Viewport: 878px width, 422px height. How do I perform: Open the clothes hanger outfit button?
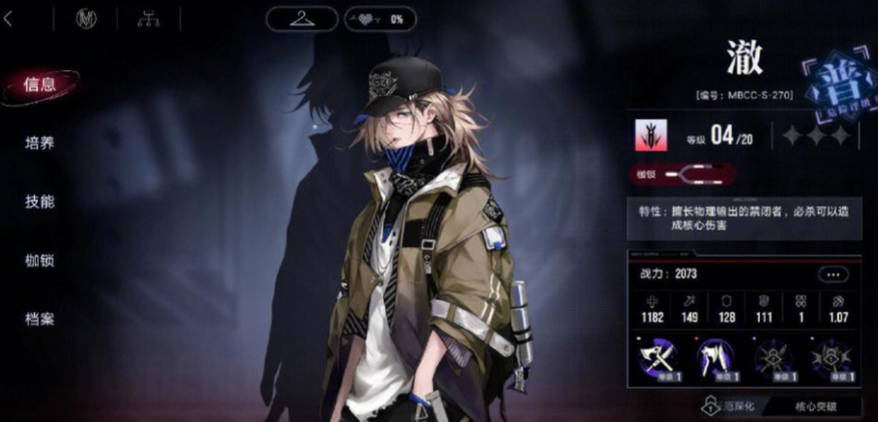tap(301, 18)
